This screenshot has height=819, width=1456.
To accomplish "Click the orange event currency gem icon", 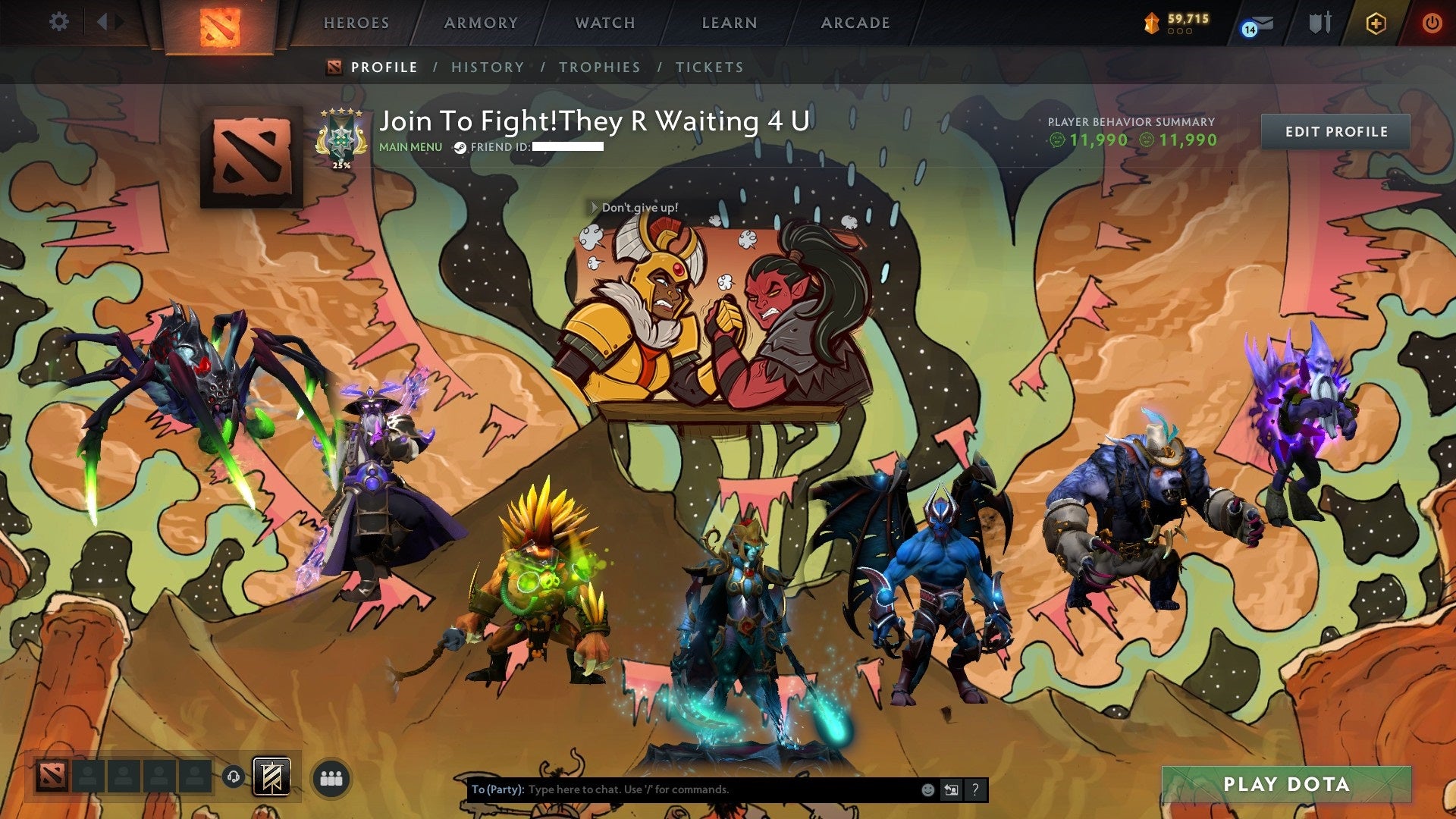I will [x=1151, y=24].
